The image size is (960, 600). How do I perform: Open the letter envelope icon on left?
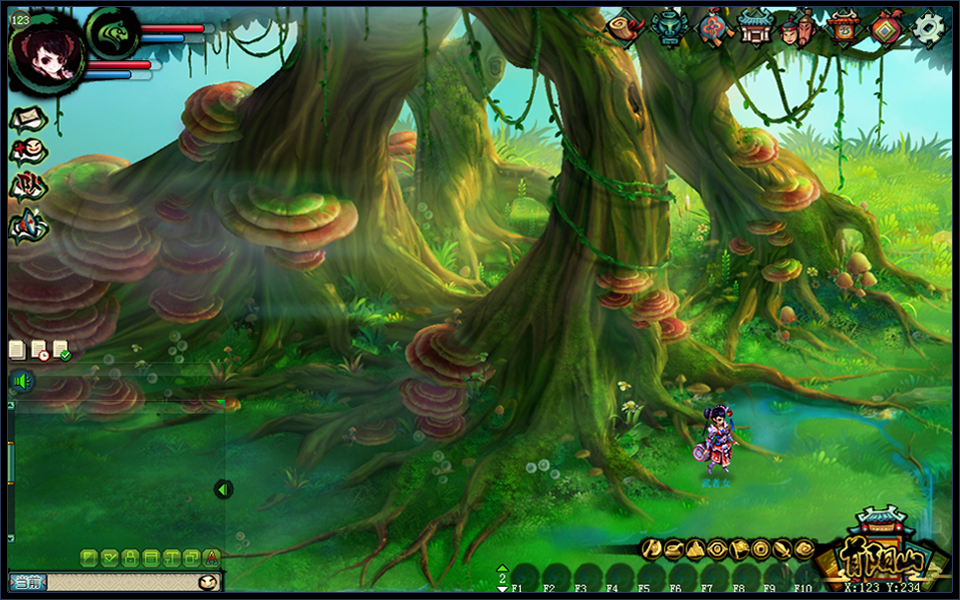click(x=28, y=119)
